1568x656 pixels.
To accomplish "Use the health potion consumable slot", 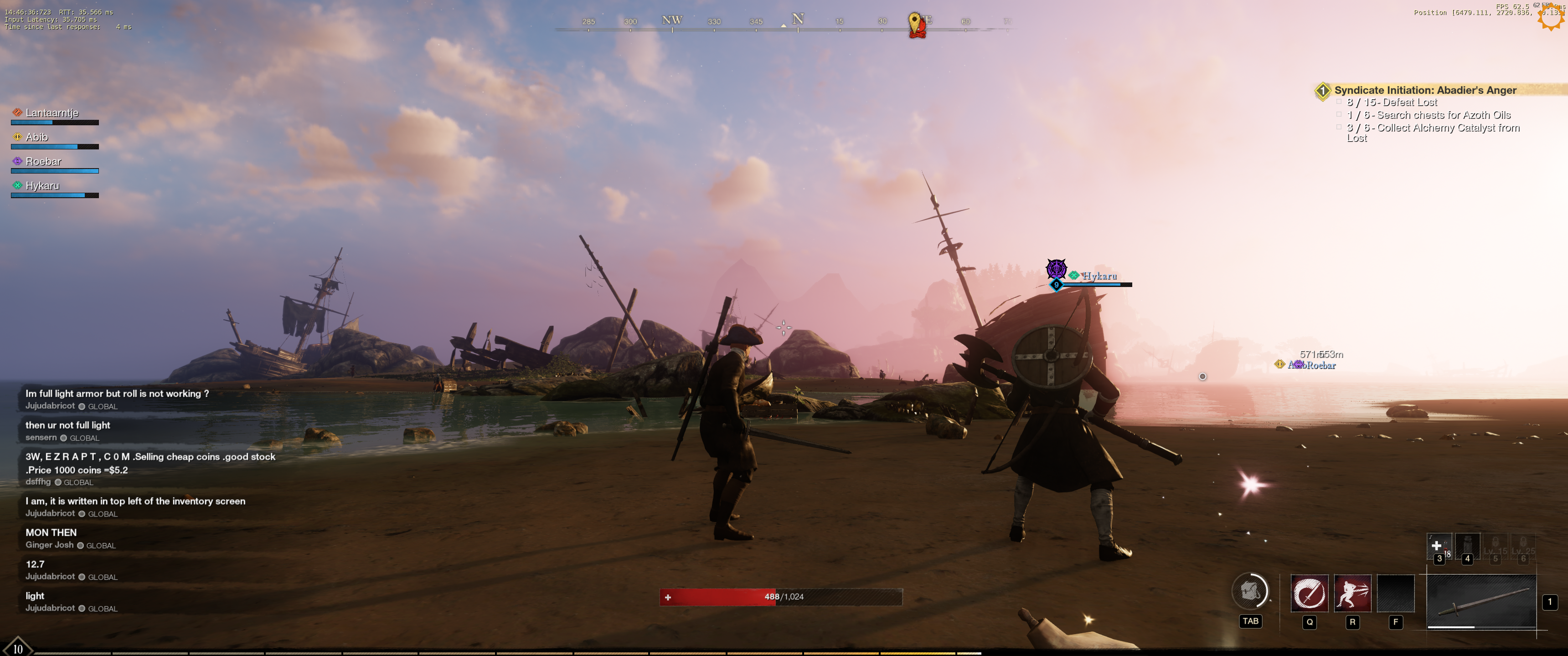I will 1438,546.
